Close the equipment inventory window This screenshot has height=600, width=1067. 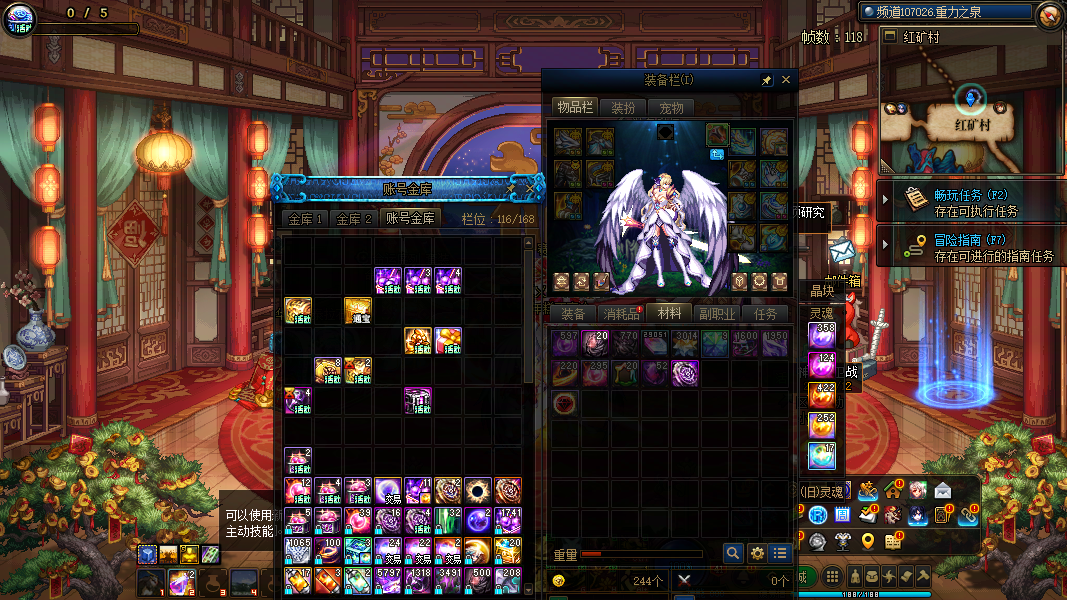point(786,80)
